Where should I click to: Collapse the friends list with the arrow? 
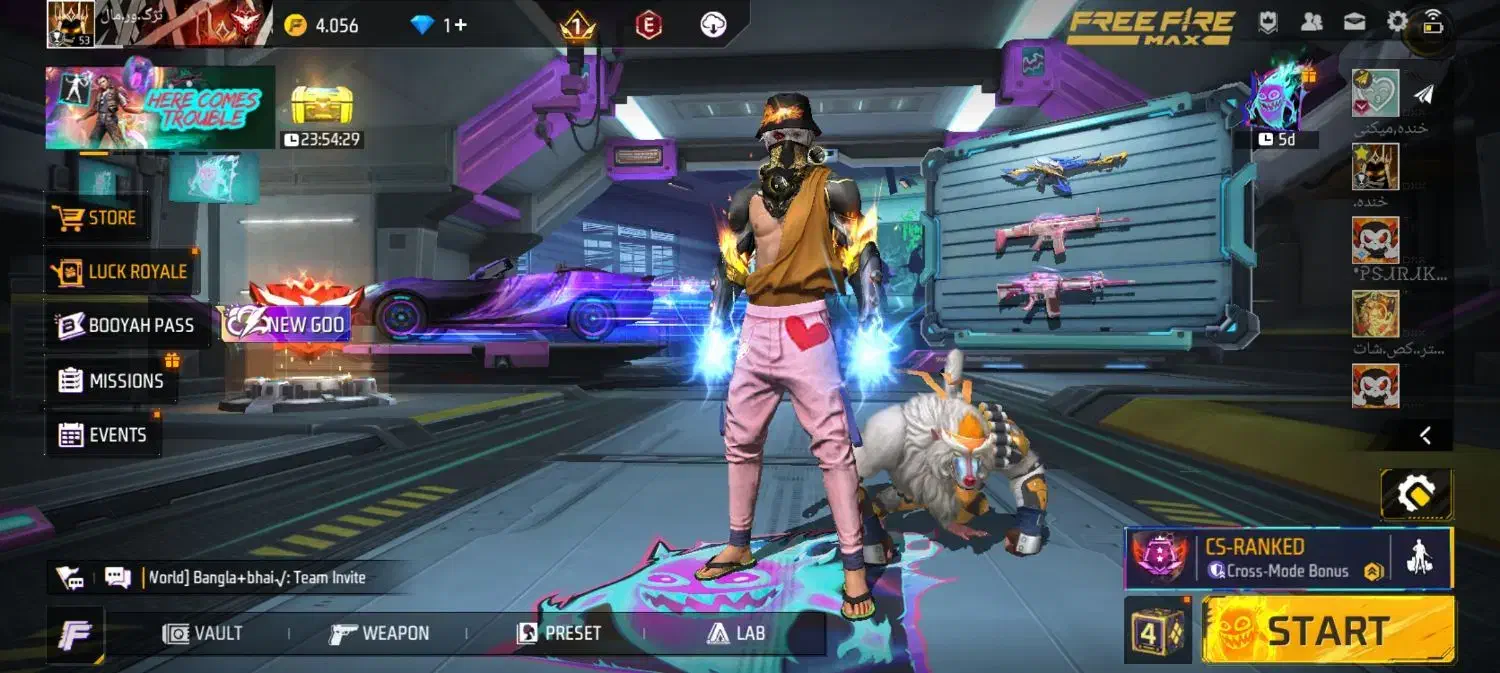coord(1426,435)
